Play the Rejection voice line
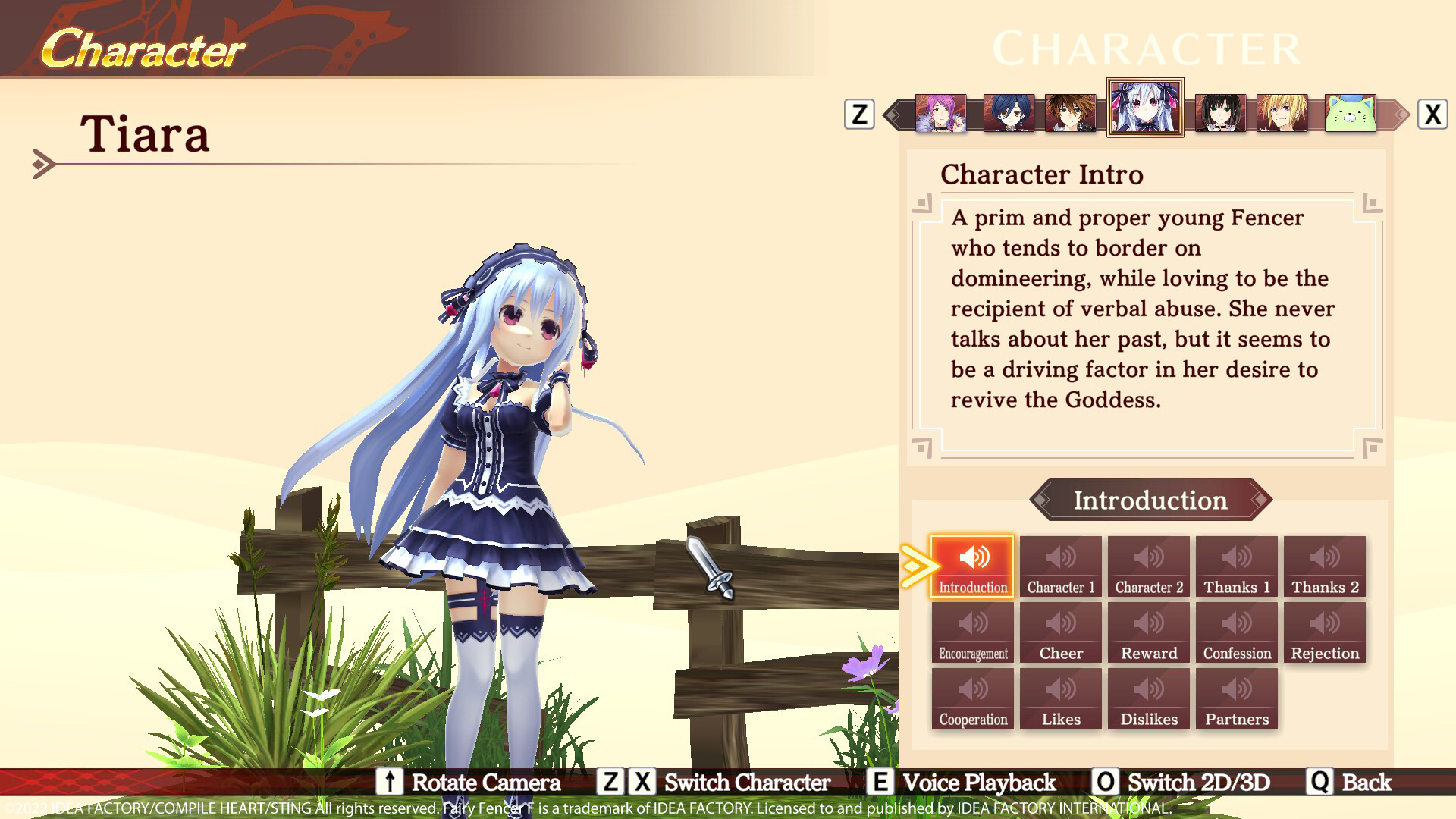 click(1324, 632)
